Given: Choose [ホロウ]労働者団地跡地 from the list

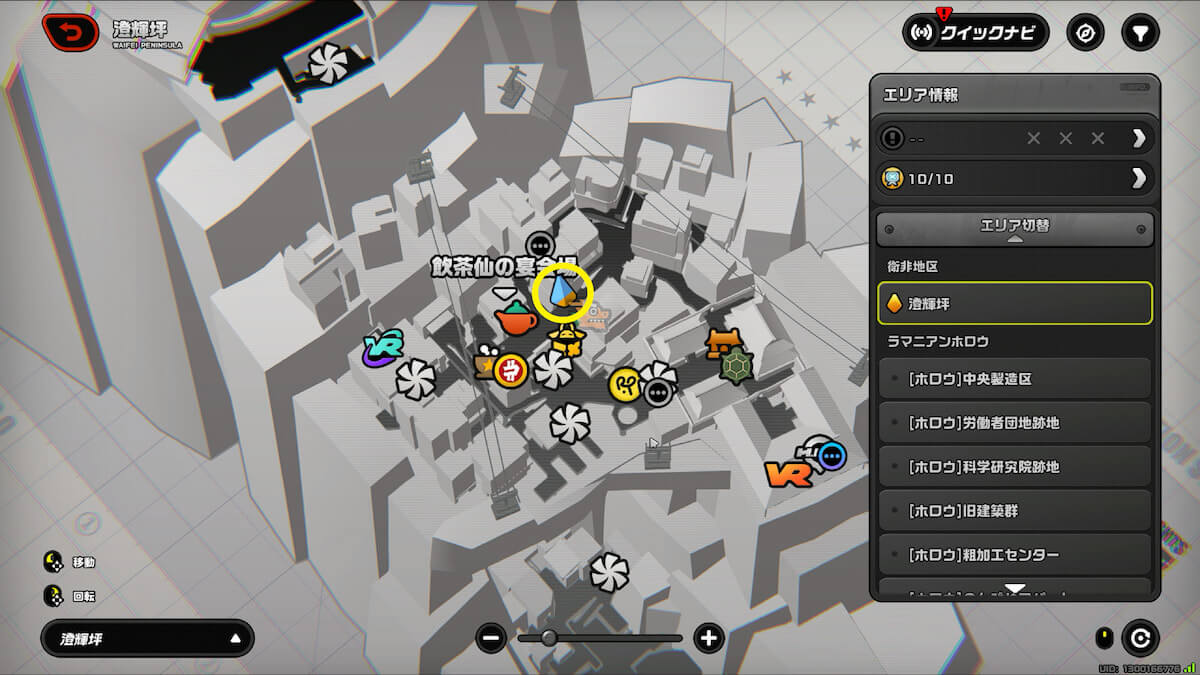Looking at the screenshot, I should (x=1015, y=423).
